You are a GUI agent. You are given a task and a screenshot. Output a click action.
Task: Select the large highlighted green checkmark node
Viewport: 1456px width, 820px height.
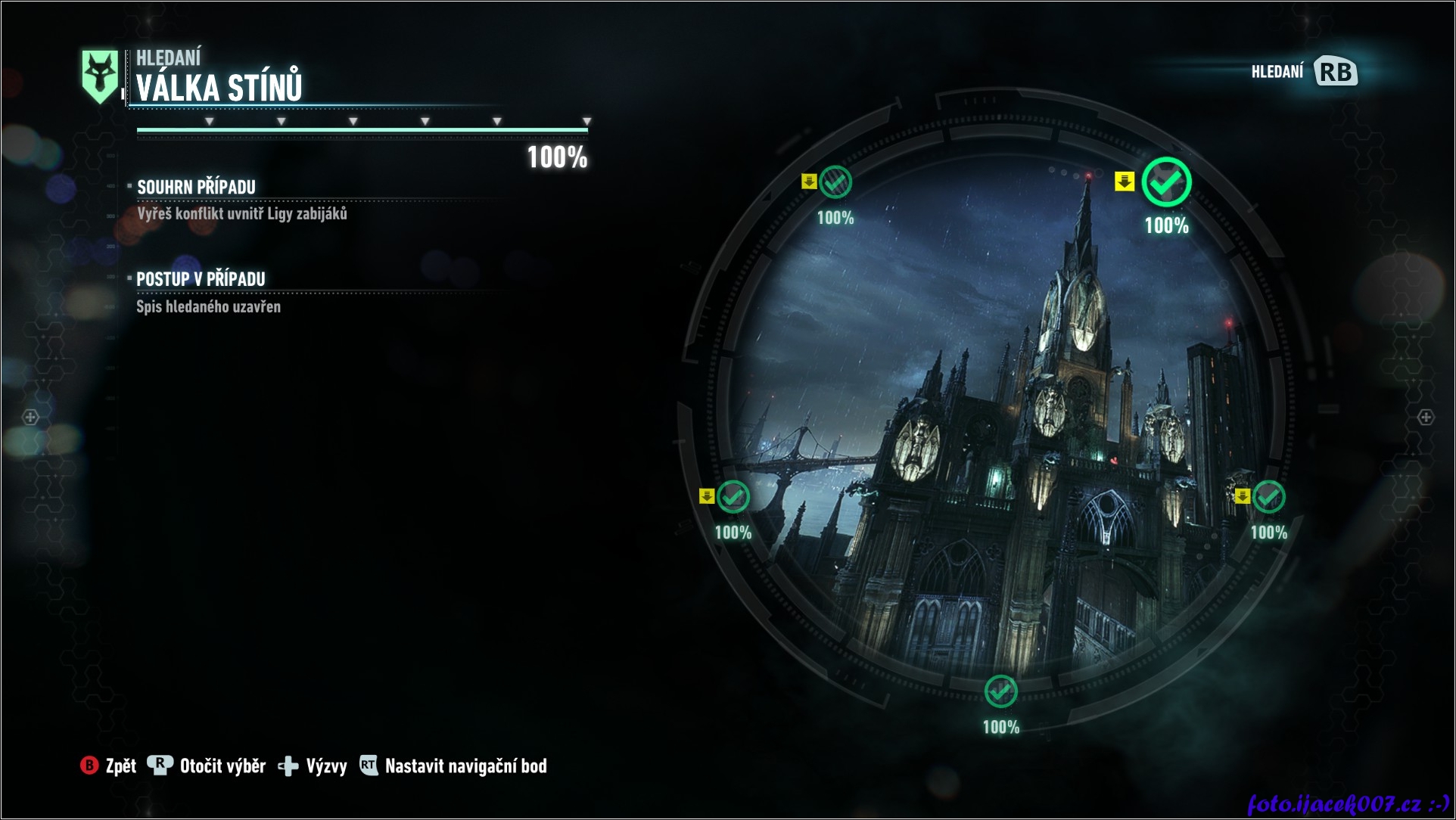[x=1166, y=182]
